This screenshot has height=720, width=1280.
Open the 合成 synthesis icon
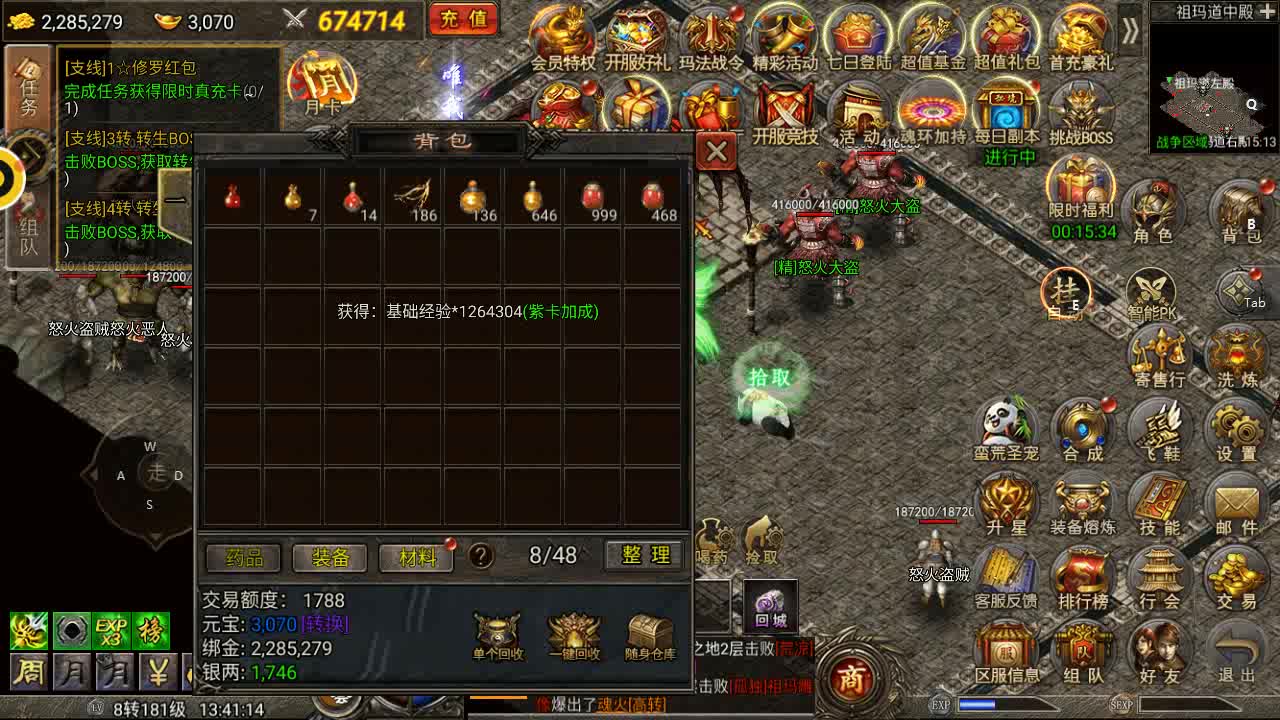(1083, 428)
